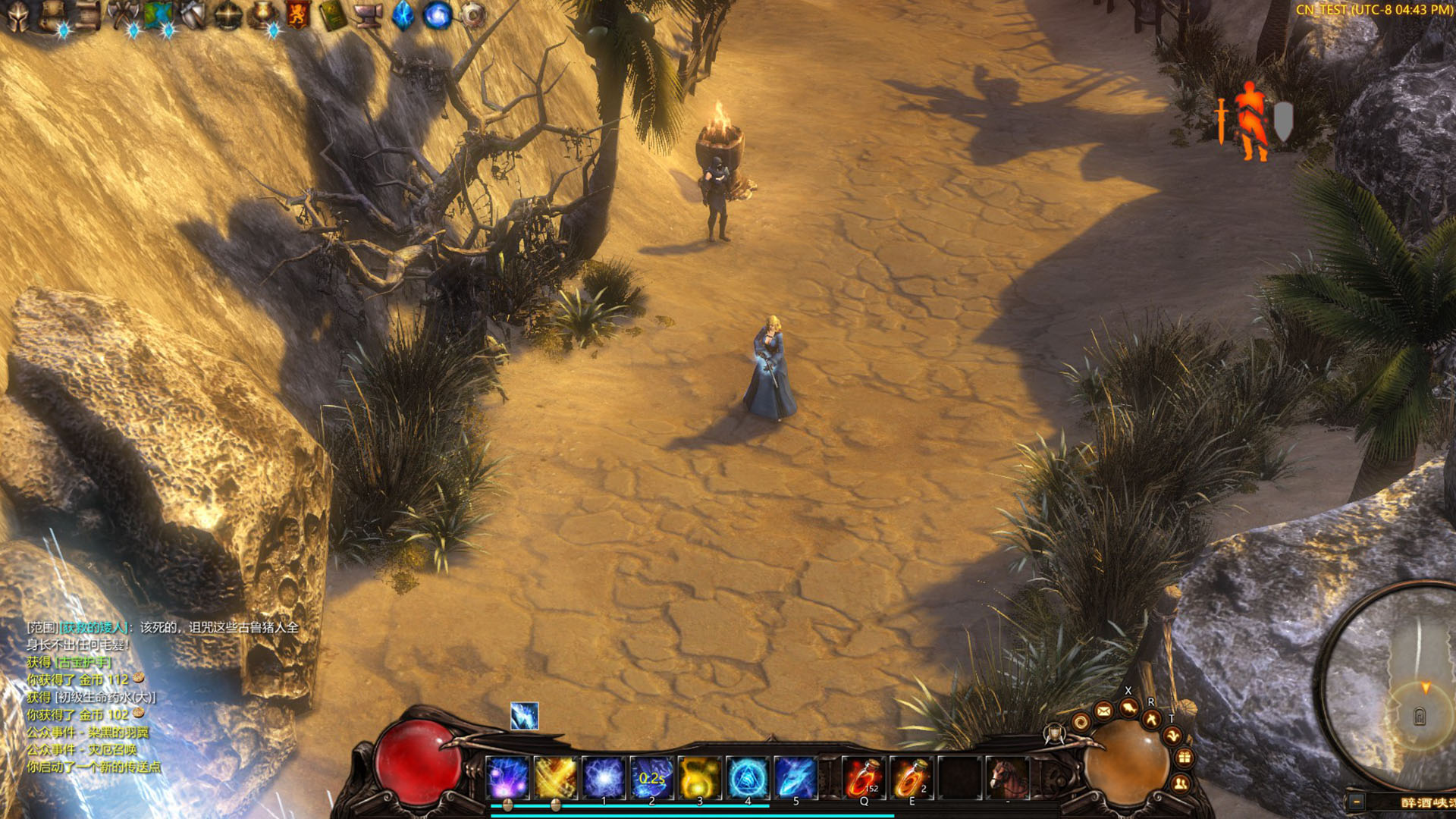Screen dimensions: 1456x819
Task: Open the mail envelope icon near the minimap
Action: coord(1103,711)
